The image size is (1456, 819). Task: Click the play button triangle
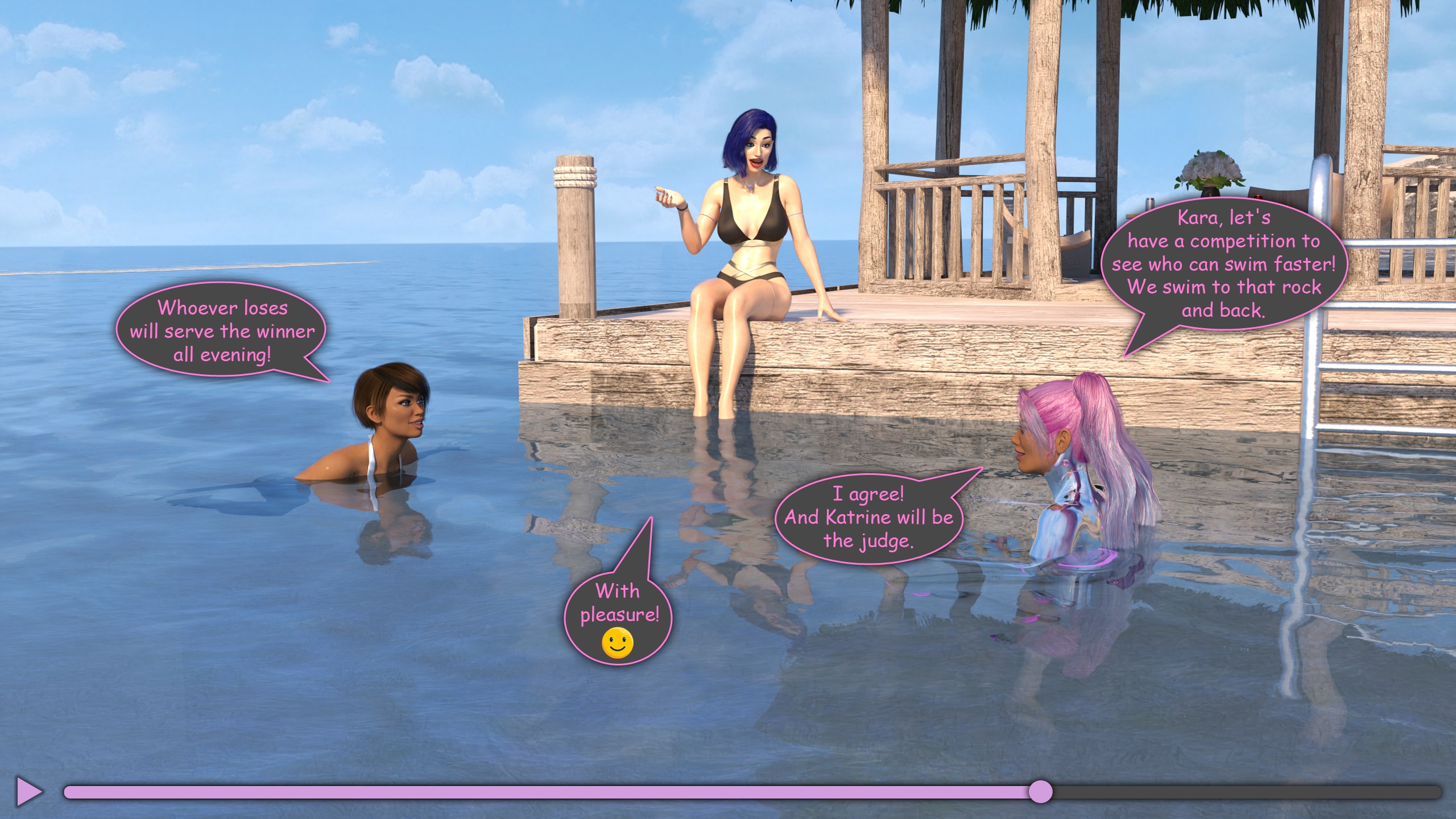tap(28, 791)
